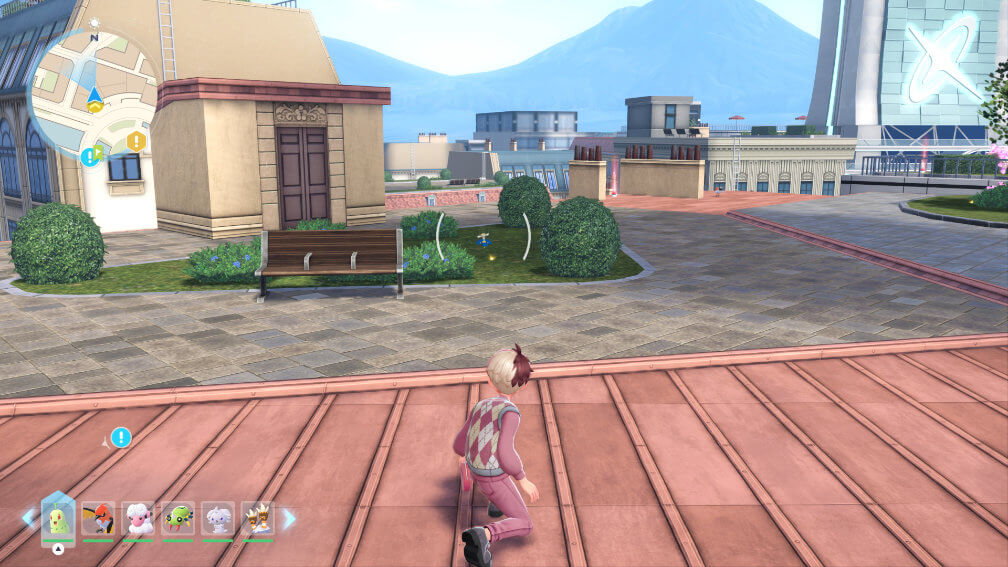Click the orange hexagon alert marker on minimap
This screenshot has width=1008, height=567.
point(136,142)
